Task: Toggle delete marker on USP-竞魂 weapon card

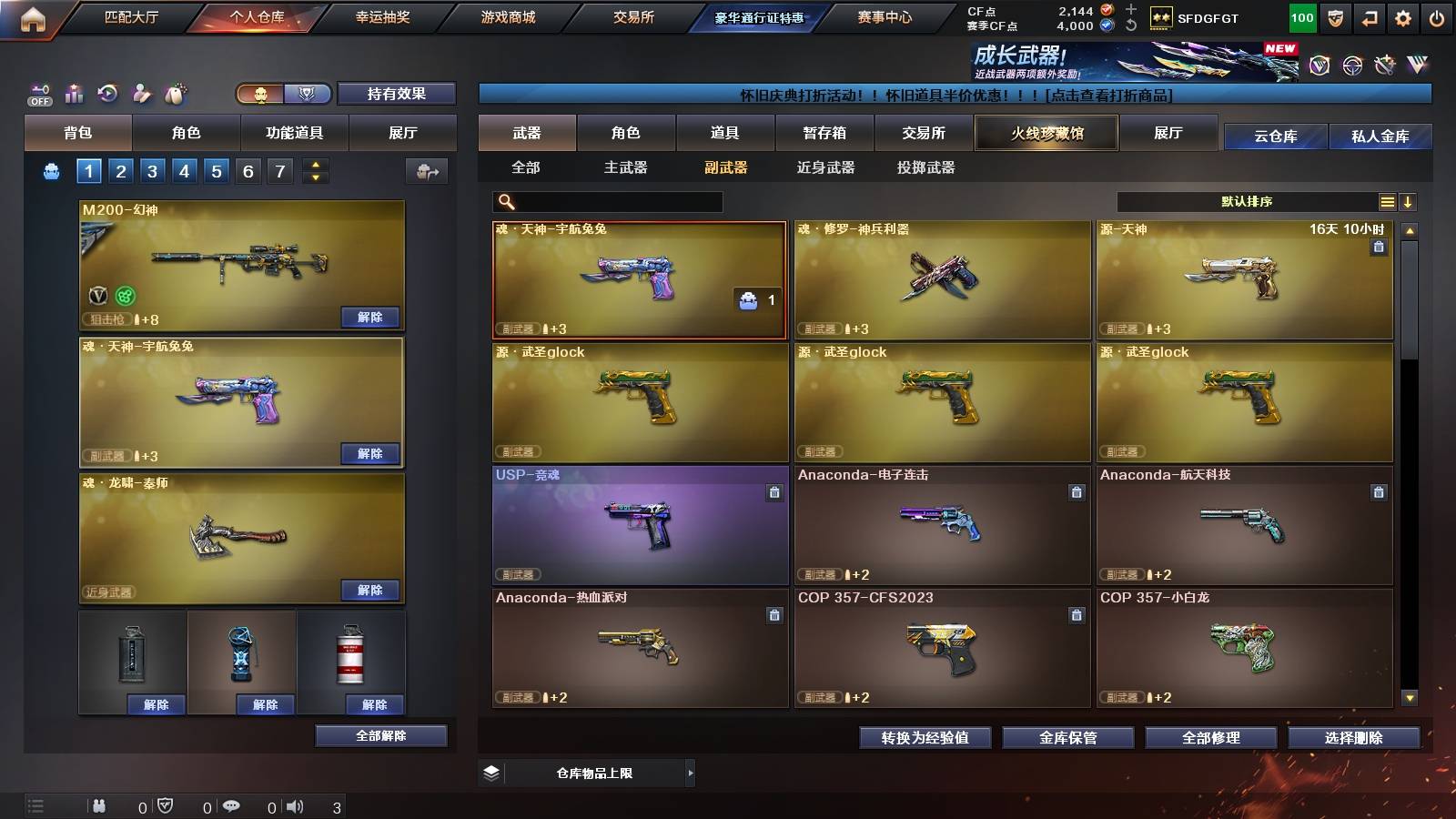Action: click(x=773, y=490)
